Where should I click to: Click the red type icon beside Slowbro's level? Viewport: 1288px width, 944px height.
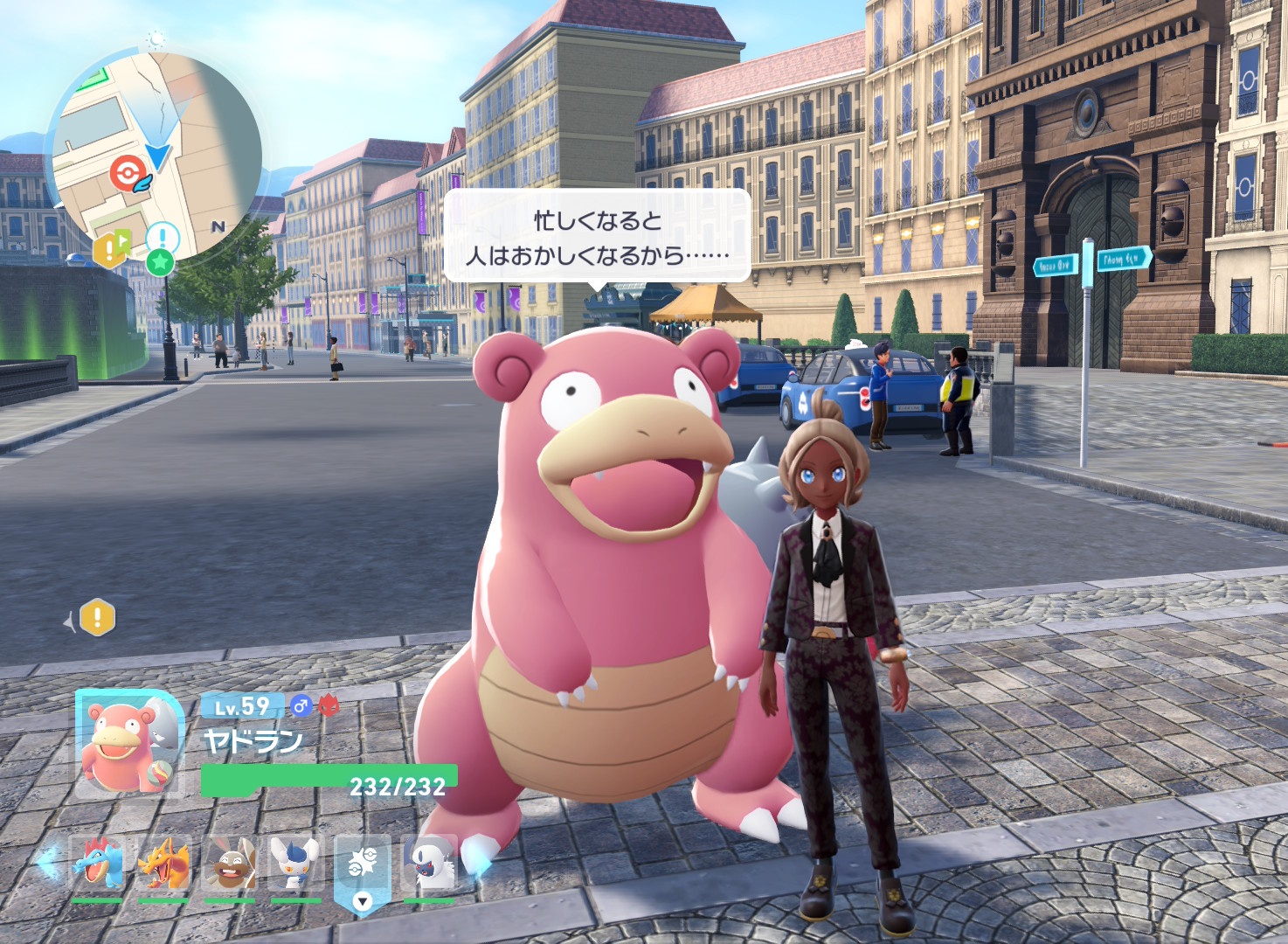click(329, 705)
